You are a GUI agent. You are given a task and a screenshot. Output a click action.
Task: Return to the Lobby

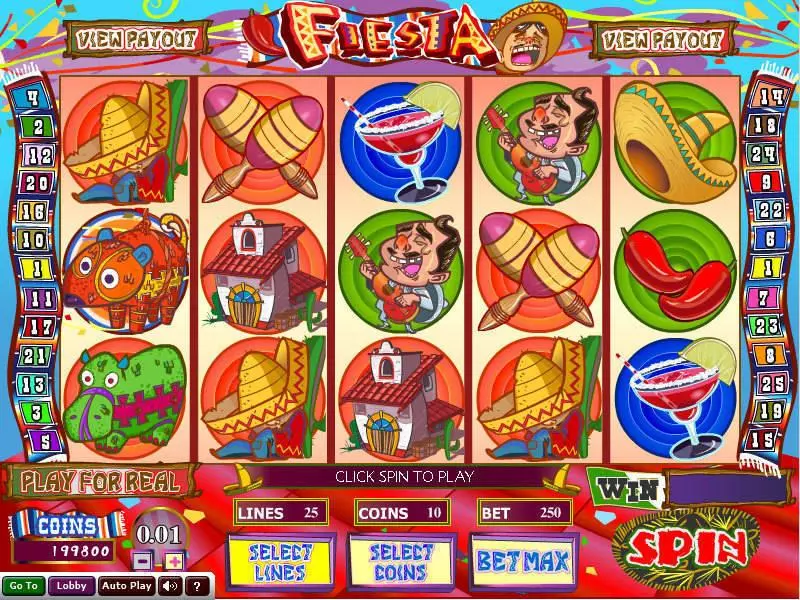click(x=71, y=586)
